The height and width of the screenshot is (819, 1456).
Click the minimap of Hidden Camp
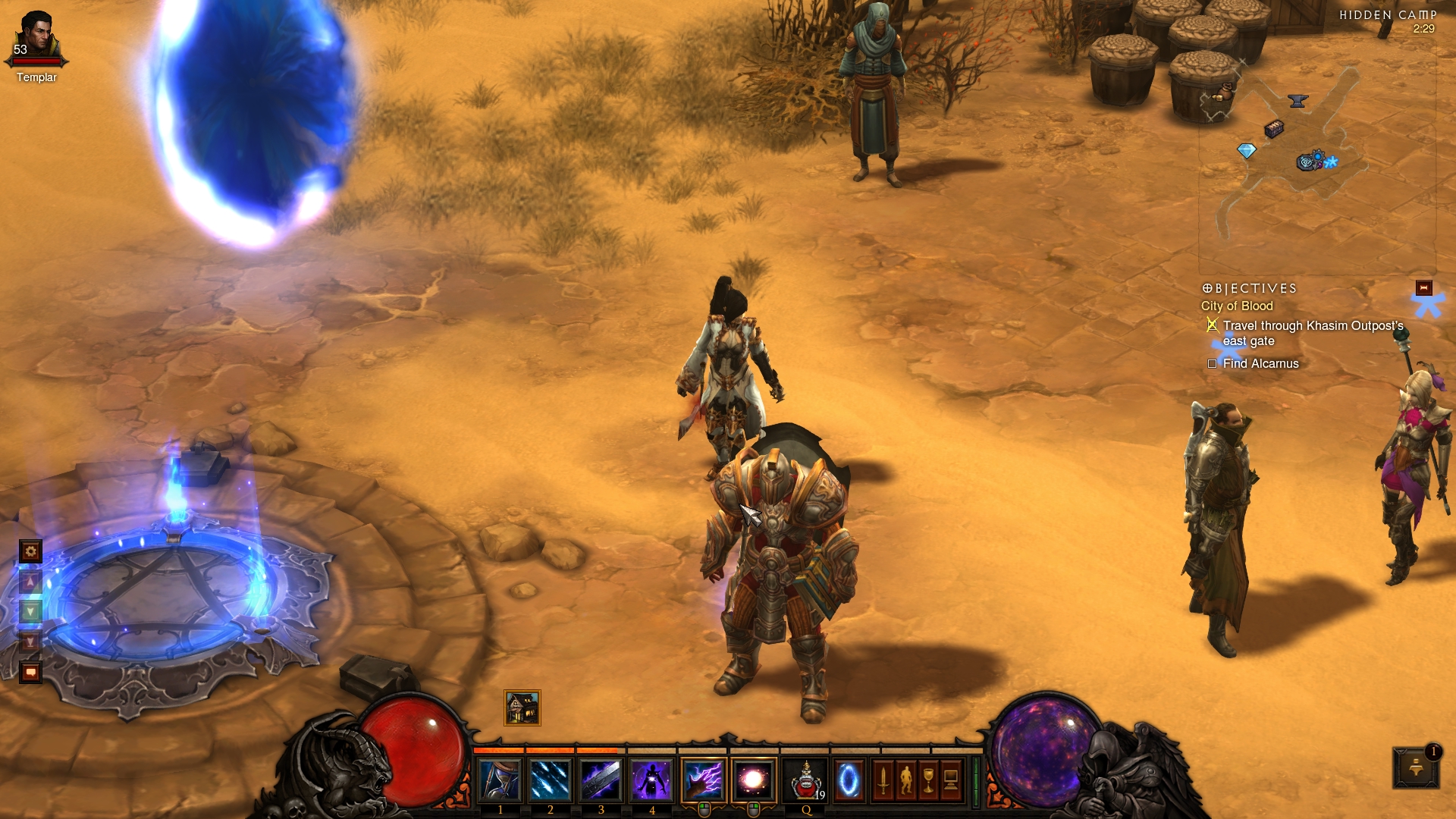(x=1316, y=152)
